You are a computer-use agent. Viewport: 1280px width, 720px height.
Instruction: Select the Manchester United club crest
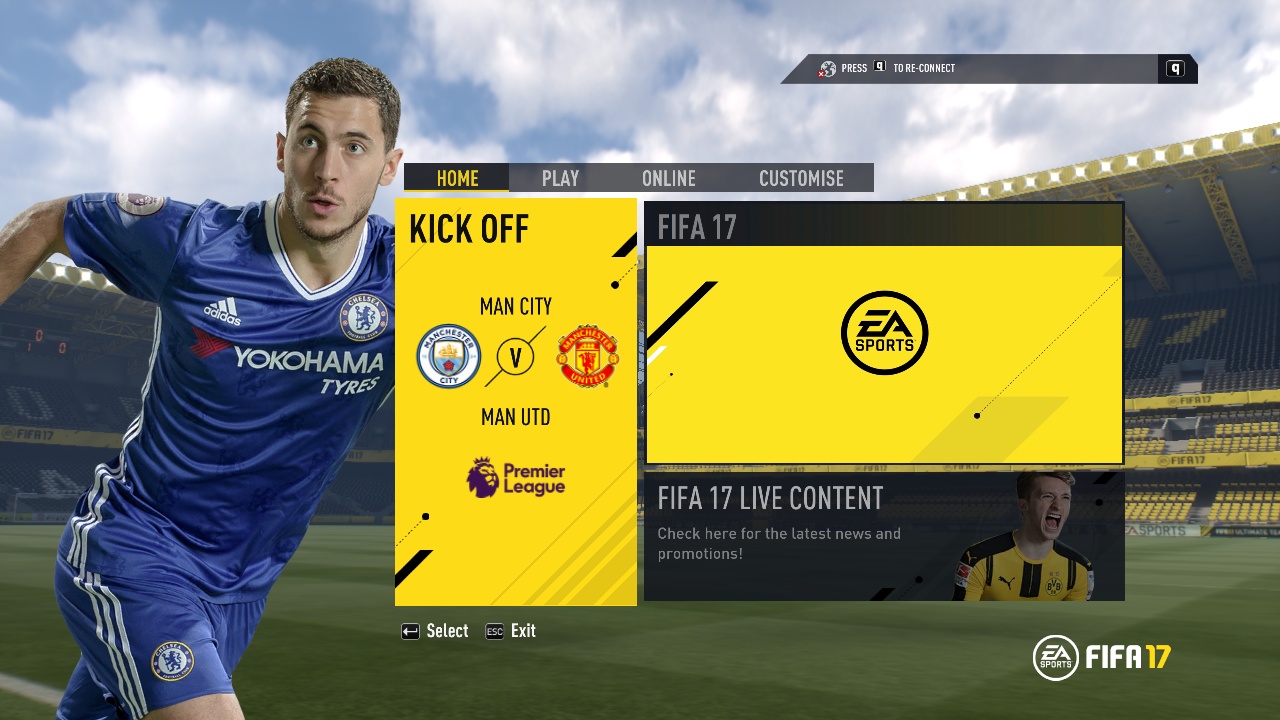(x=588, y=357)
